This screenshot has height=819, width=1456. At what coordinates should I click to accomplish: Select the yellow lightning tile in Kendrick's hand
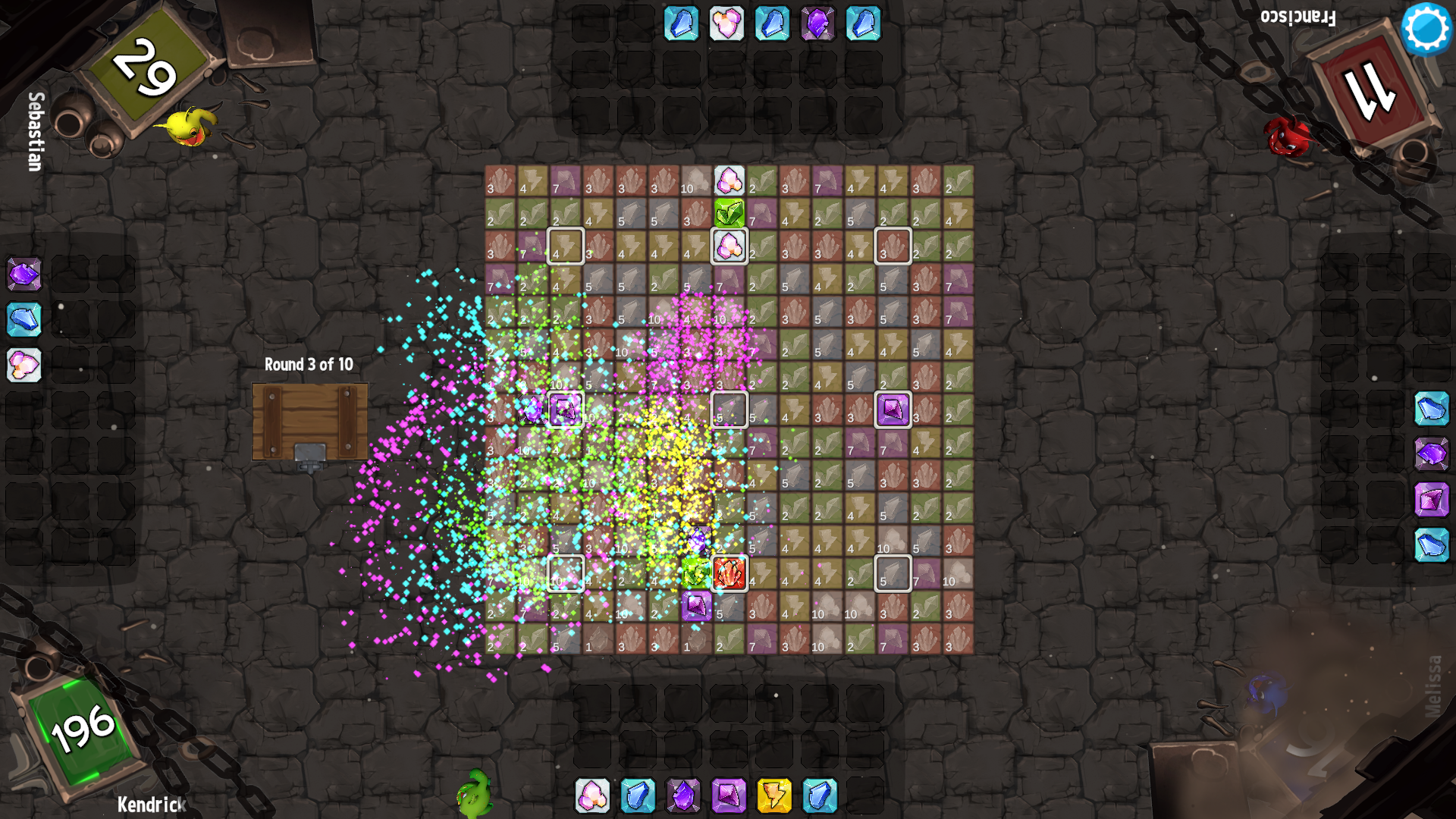pyautogui.click(x=774, y=795)
